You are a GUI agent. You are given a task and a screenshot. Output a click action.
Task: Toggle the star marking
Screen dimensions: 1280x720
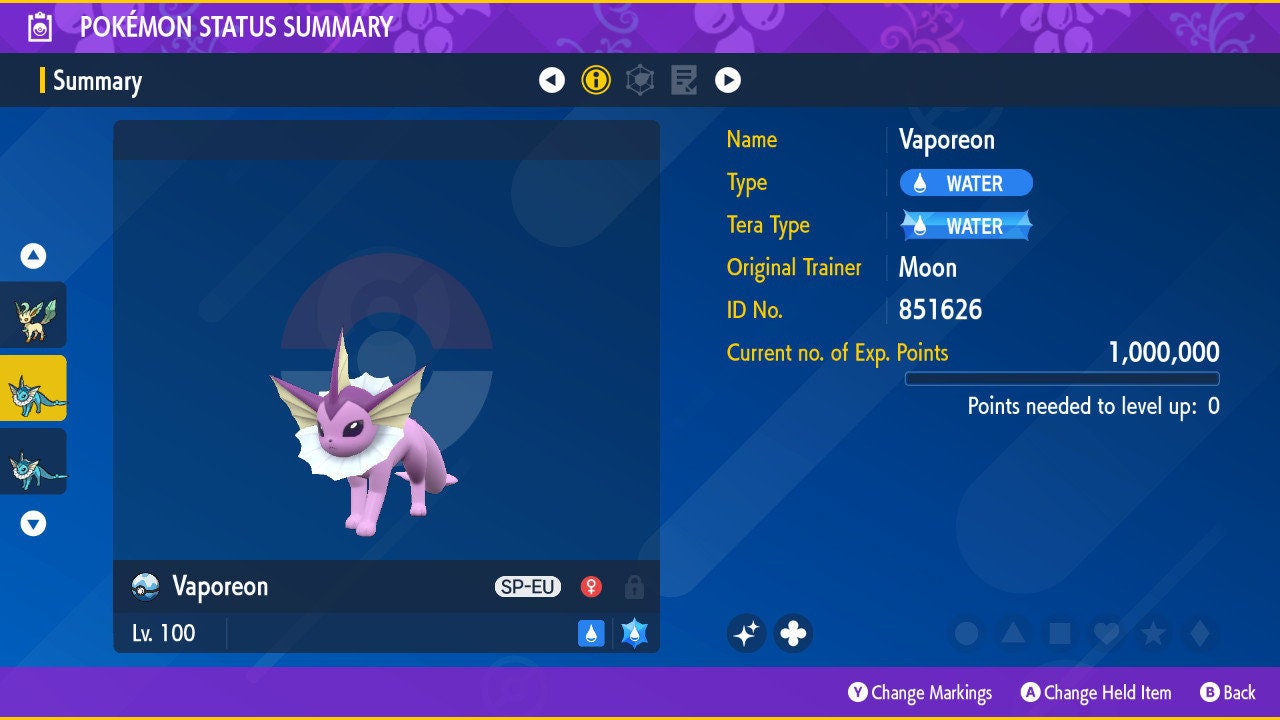click(x=1152, y=633)
